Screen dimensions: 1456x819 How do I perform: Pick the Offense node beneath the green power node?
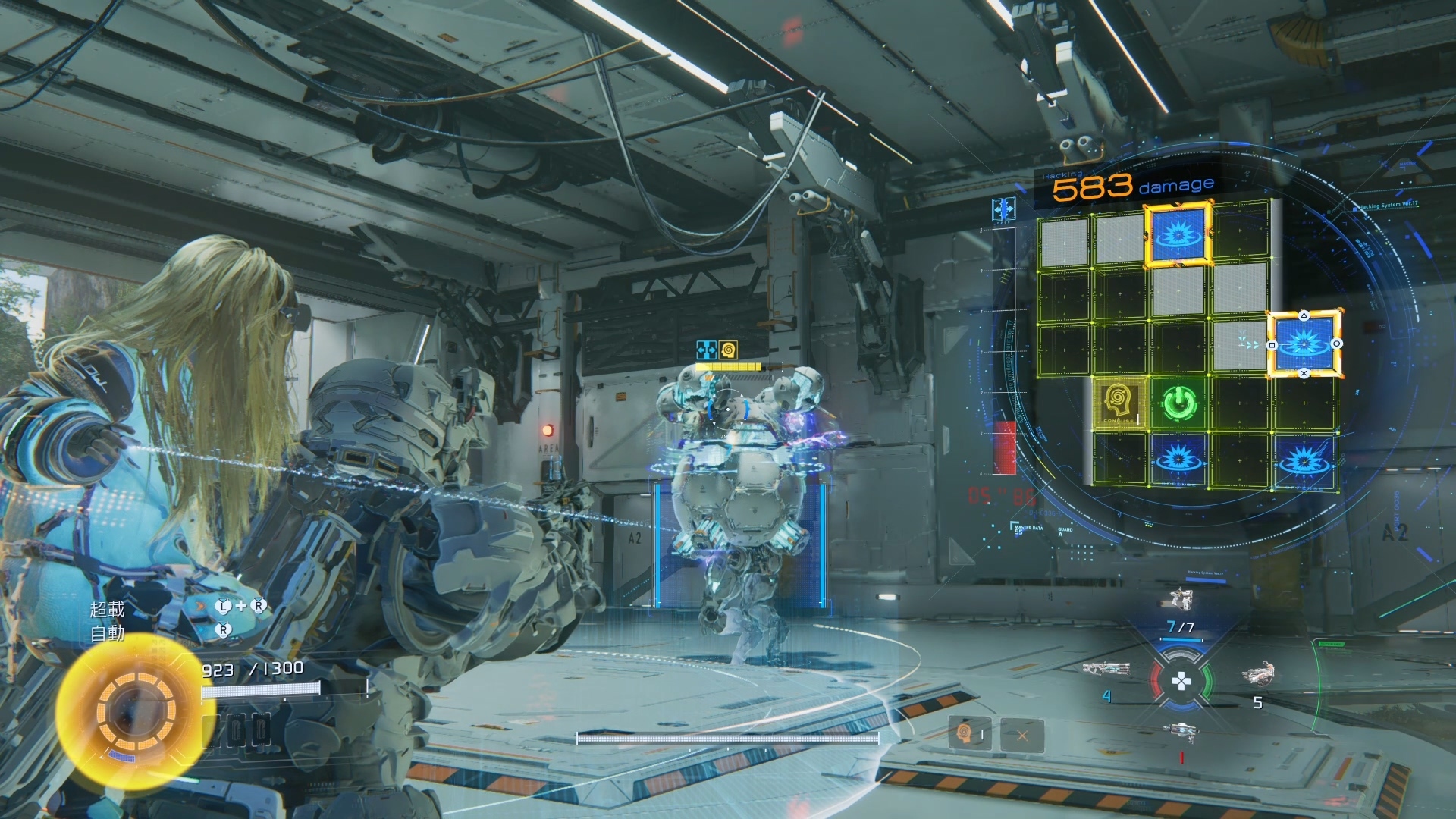tap(1178, 458)
